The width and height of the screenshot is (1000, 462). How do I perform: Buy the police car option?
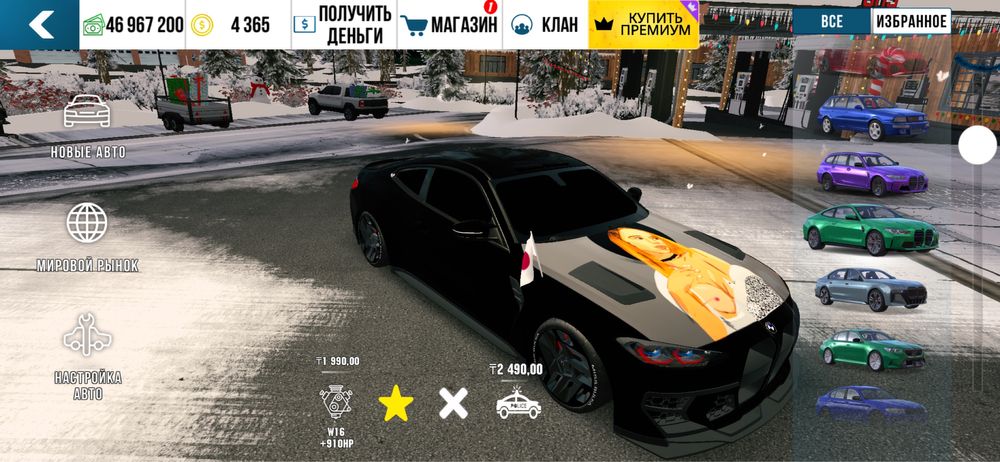tap(518, 403)
